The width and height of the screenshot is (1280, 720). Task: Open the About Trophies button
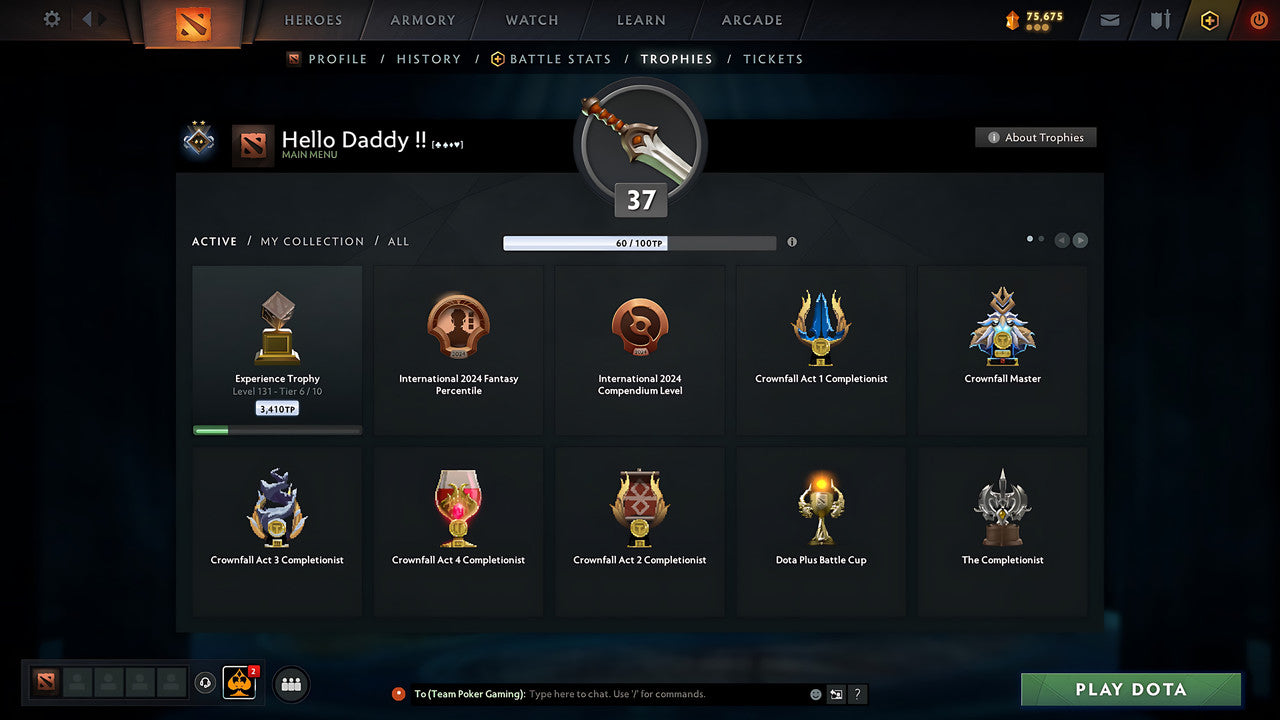tap(1036, 137)
